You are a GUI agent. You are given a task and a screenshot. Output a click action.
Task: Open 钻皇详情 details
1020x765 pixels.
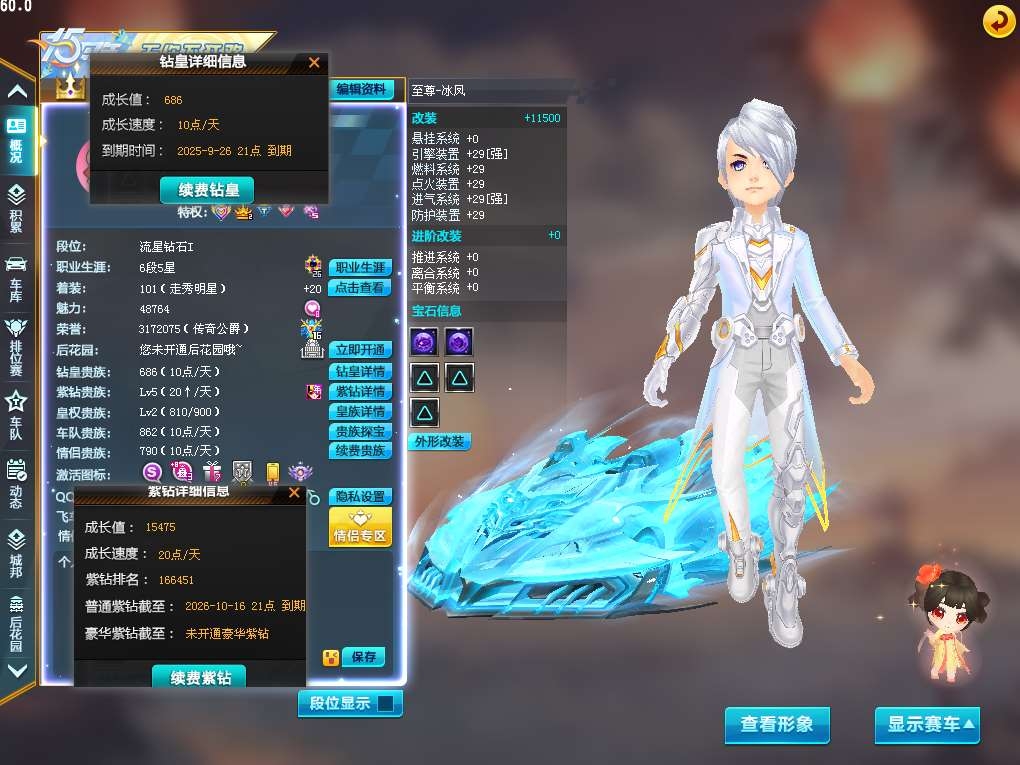click(x=360, y=372)
